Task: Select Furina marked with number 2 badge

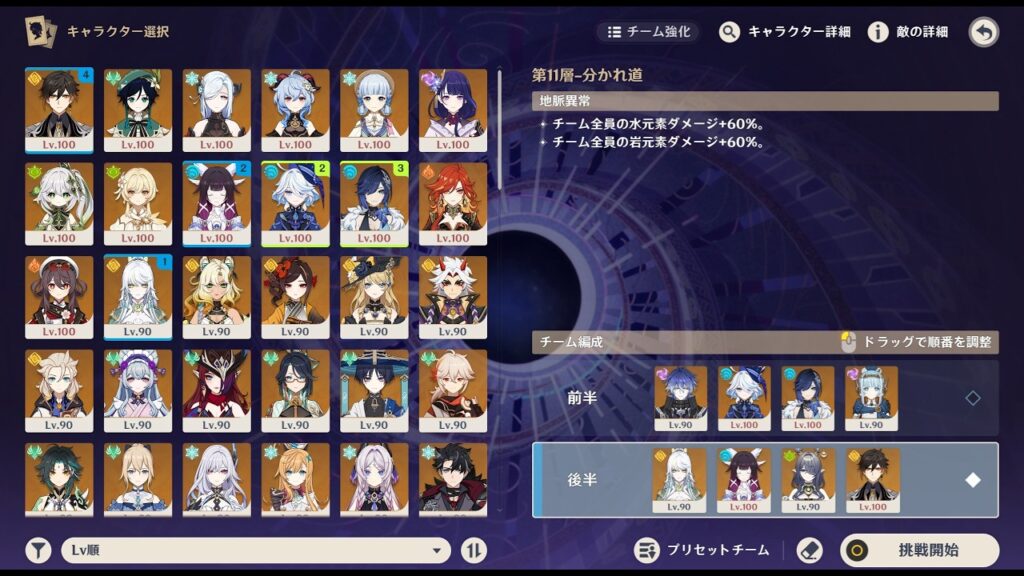Action: click(x=295, y=203)
